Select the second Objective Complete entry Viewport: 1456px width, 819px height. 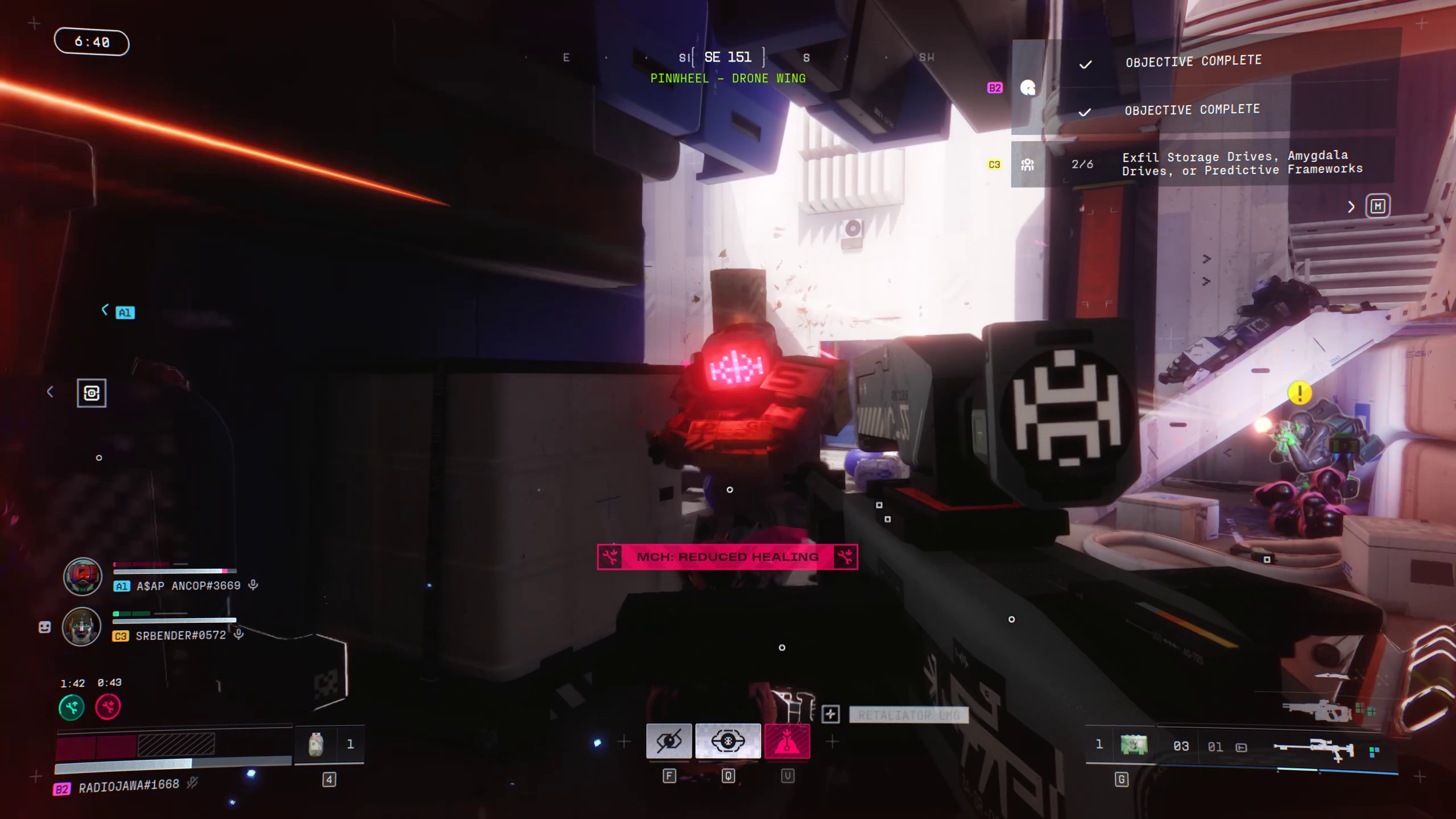[1192, 110]
